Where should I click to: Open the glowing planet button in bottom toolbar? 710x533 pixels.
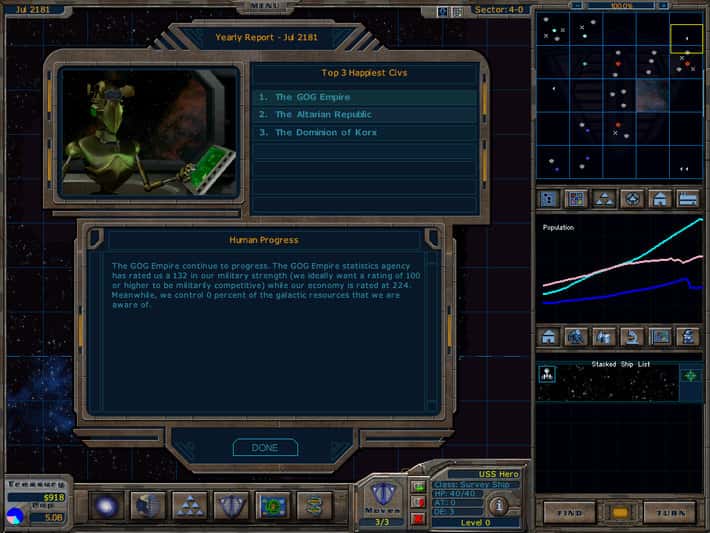(105, 505)
